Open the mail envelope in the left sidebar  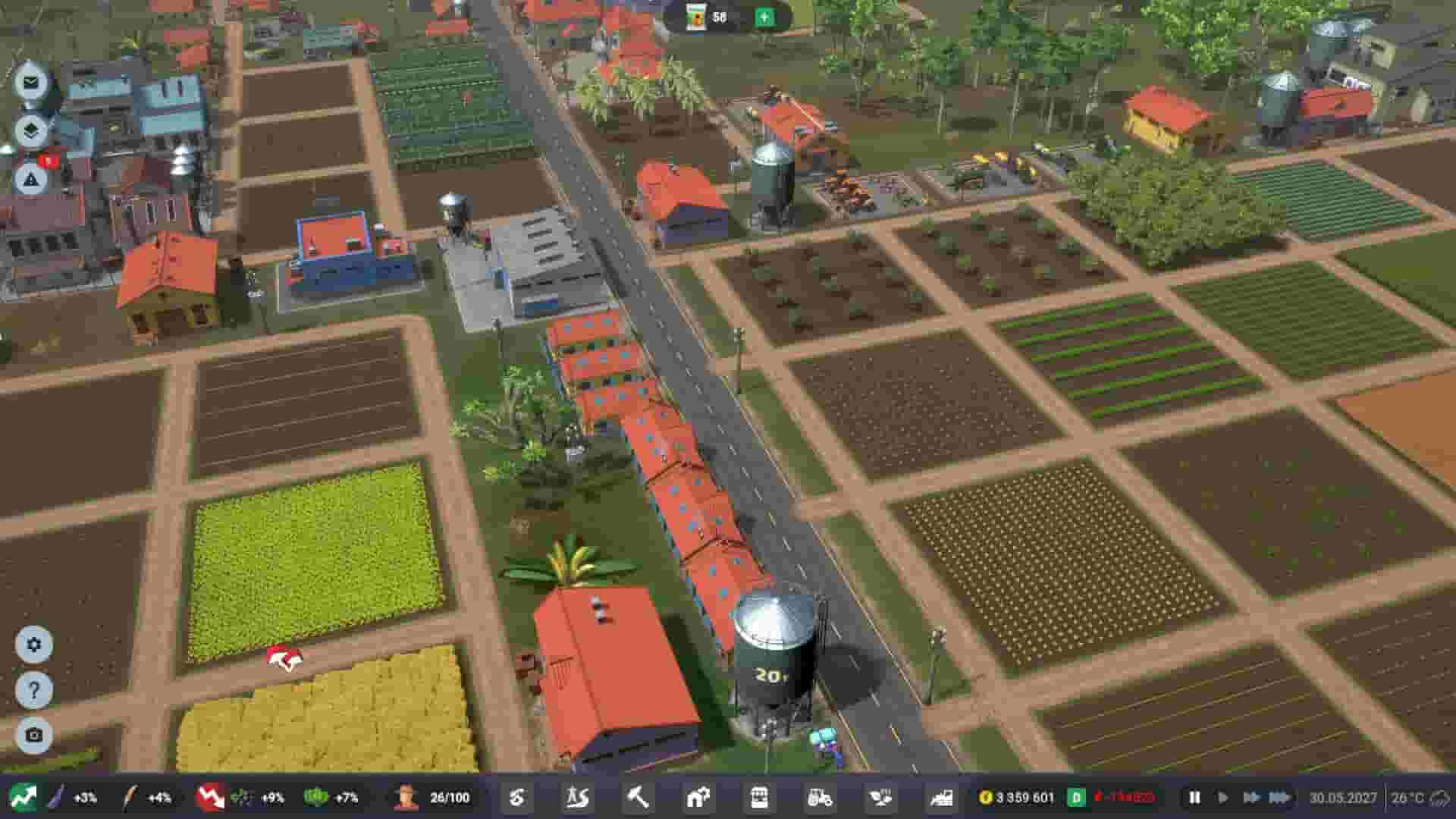click(x=30, y=83)
